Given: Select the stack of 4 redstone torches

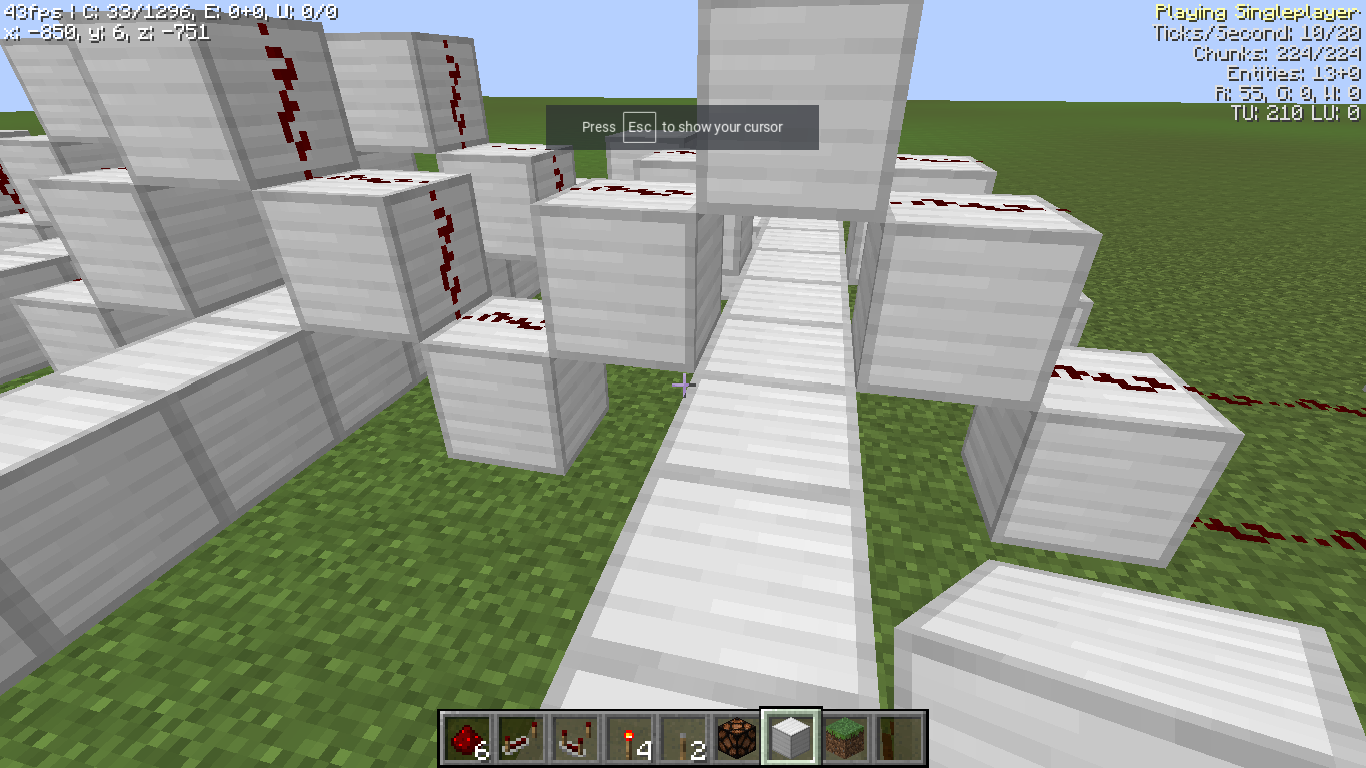Looking at the screenshot, I should (x=629, y=737).
